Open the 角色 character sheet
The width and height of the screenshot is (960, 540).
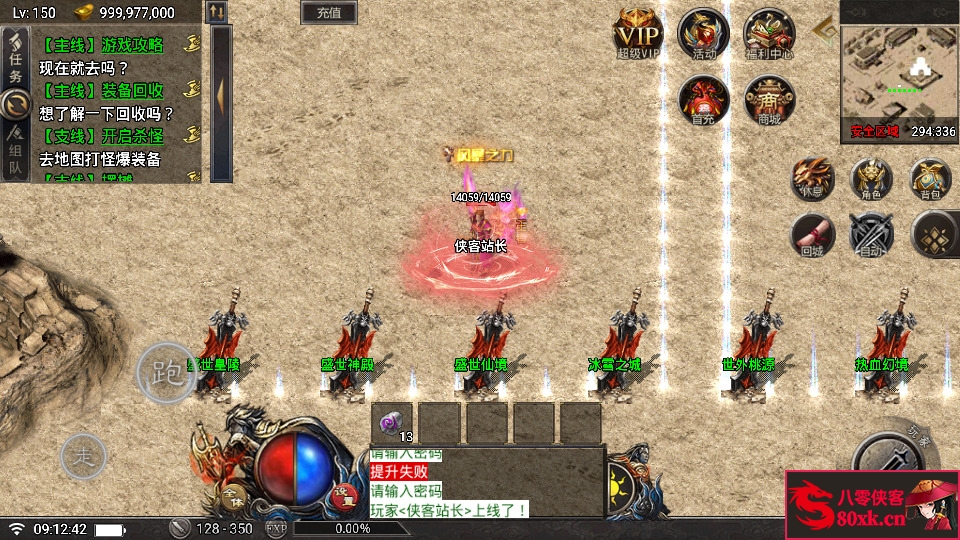coord(871,179)
